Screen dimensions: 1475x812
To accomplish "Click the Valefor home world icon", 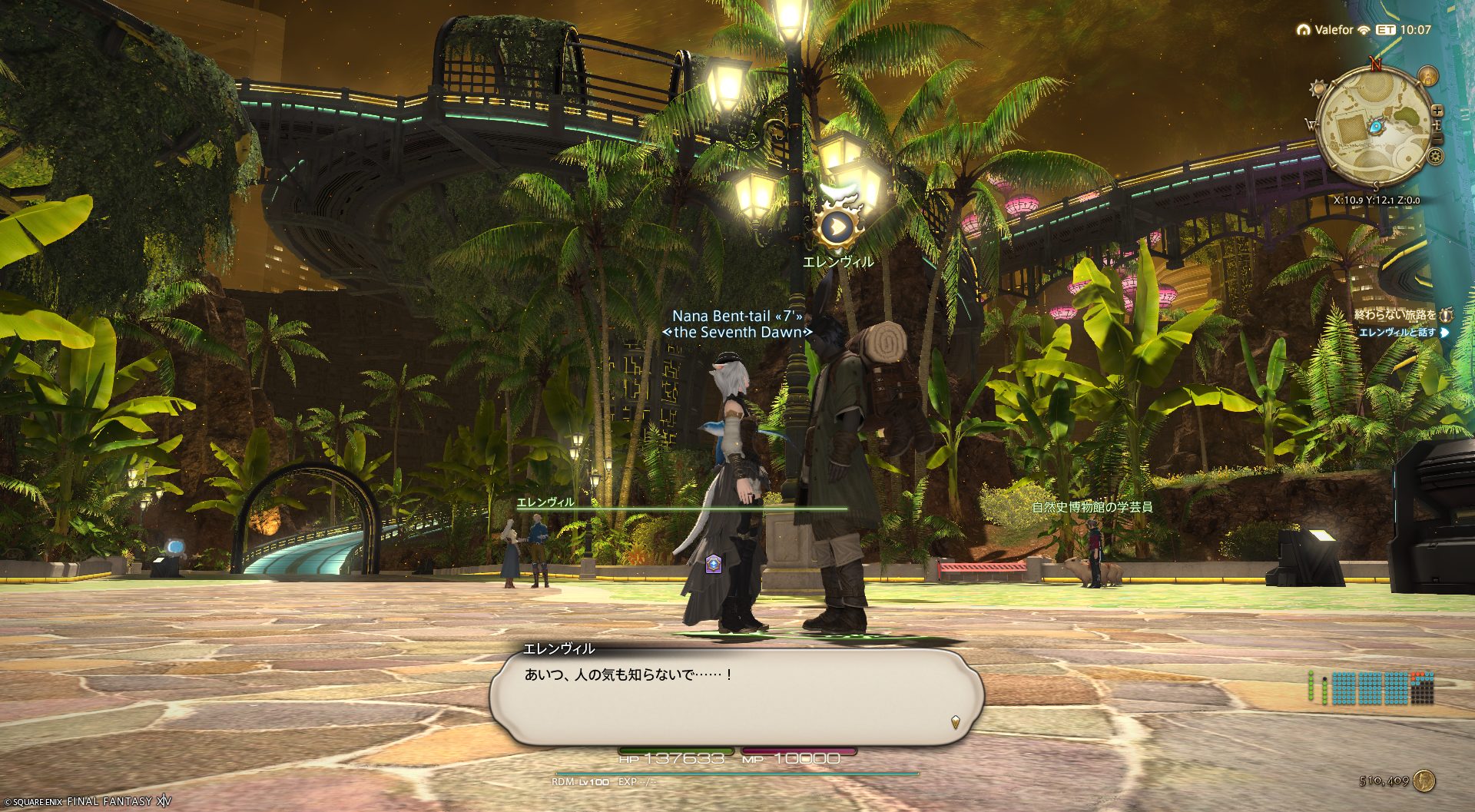I will pos(1303,30).
